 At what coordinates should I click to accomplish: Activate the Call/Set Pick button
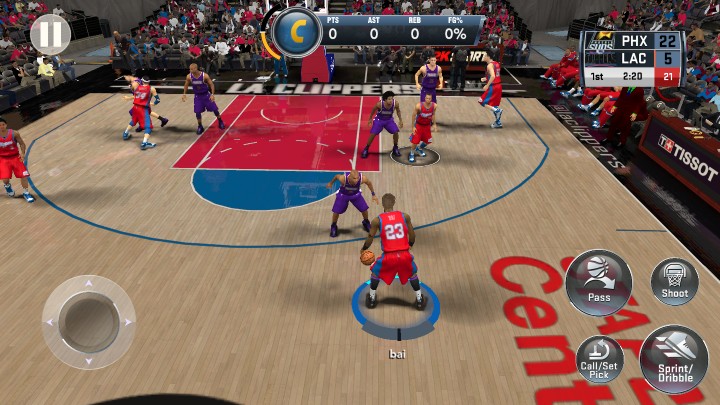point(599,359)
